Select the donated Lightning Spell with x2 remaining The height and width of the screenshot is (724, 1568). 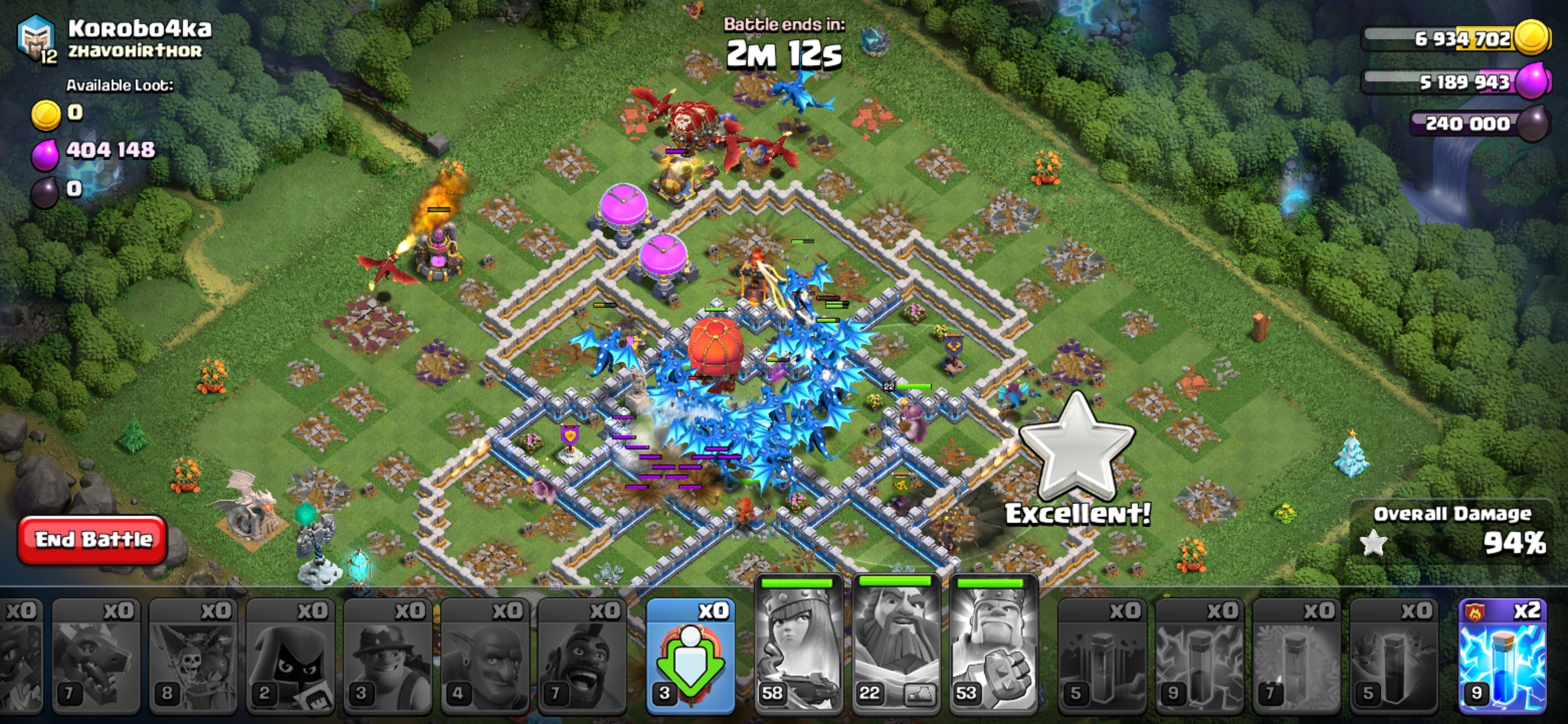pos(1503,656)
